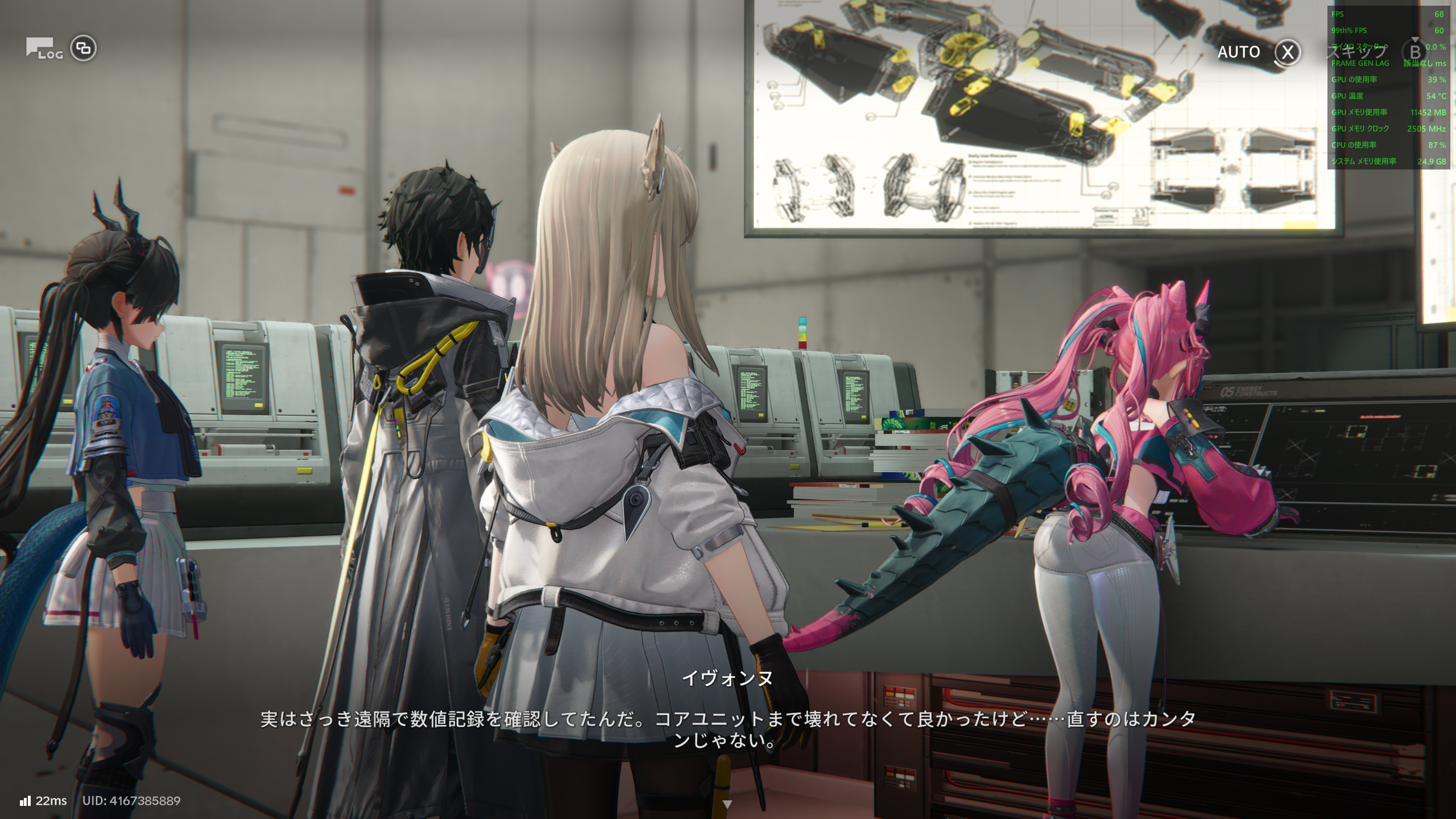This screenshot has height=819, width=1456.
Task: Open the dialogue LOG
Action: 43,49
